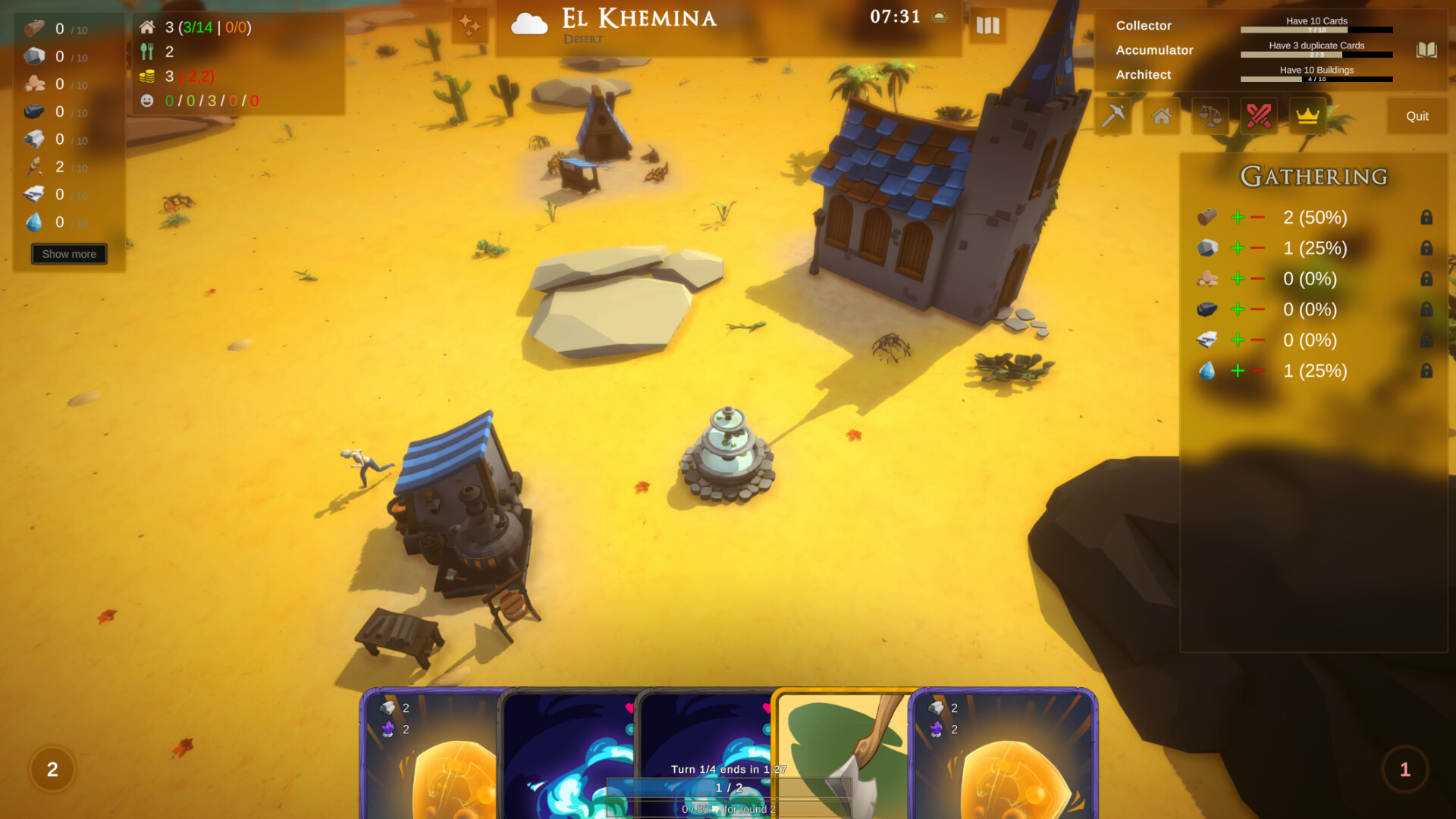This screenshot has height=819, width=1456.
Task: Click the columns icon right of the timer
Action: [987, 26]
